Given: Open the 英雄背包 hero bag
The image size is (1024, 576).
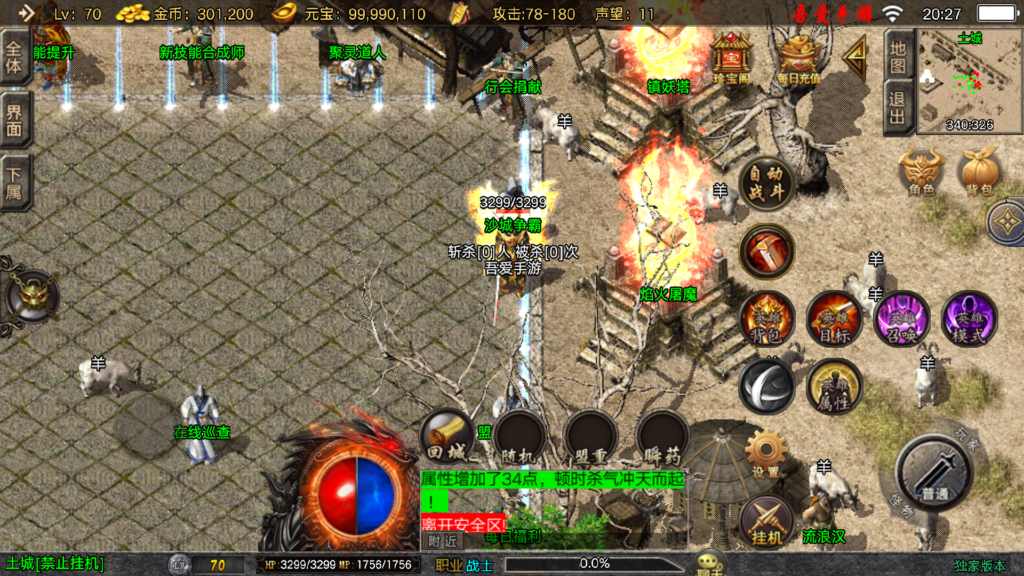Looking at the screenshot, I should 766,319.
